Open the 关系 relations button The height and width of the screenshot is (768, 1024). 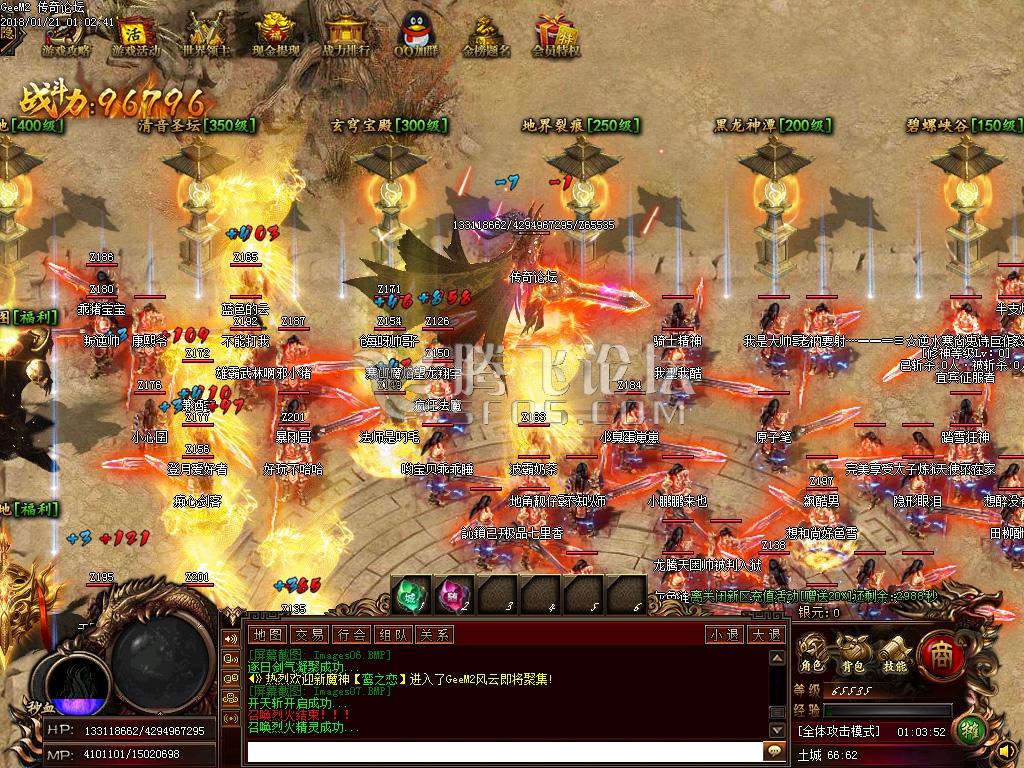coord(433,634)
